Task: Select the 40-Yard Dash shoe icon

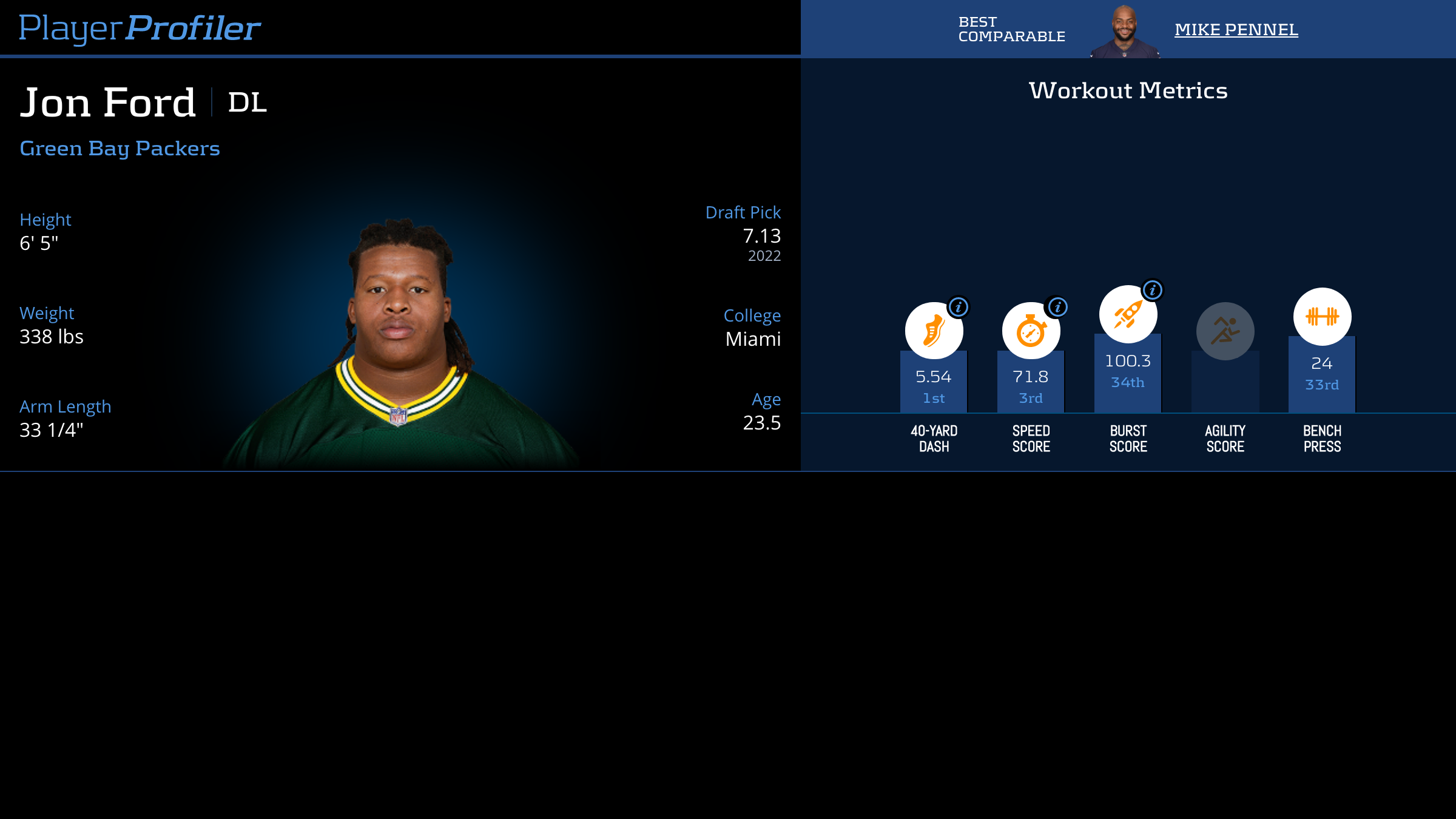Action: click(933, 331)
